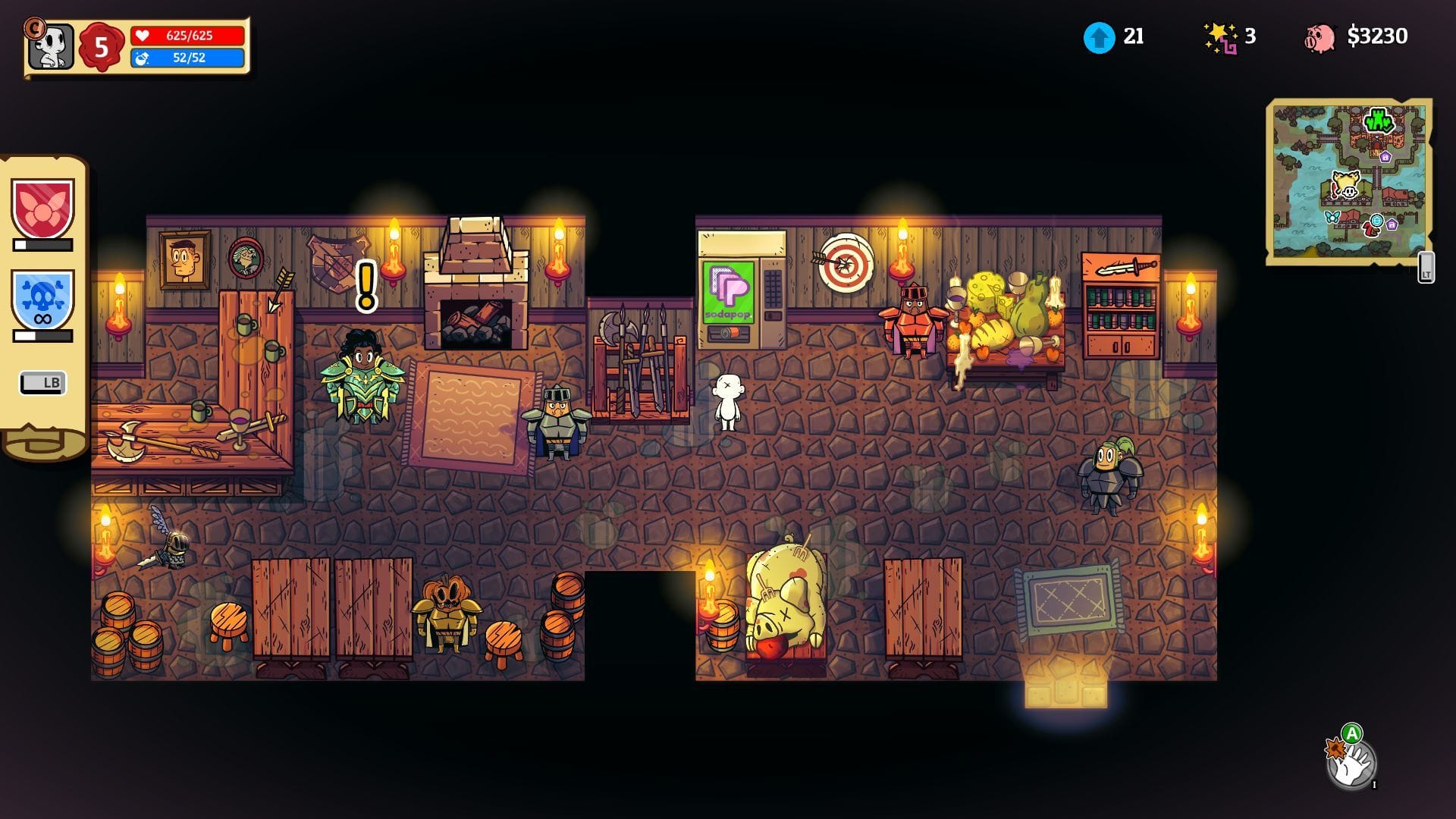Open the minimap in the corner
The height and width of the screenshot is (819, 1456).
(x=1348, y=180)
